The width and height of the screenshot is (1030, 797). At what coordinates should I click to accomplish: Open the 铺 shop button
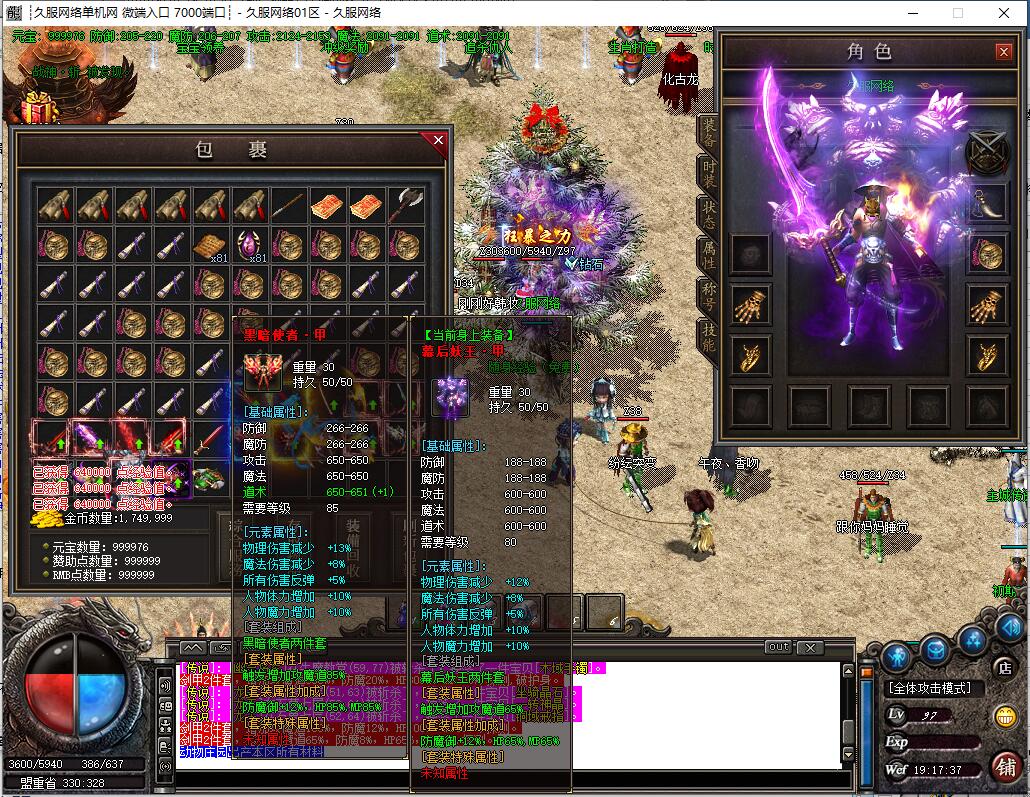[x=1005, y=765]
